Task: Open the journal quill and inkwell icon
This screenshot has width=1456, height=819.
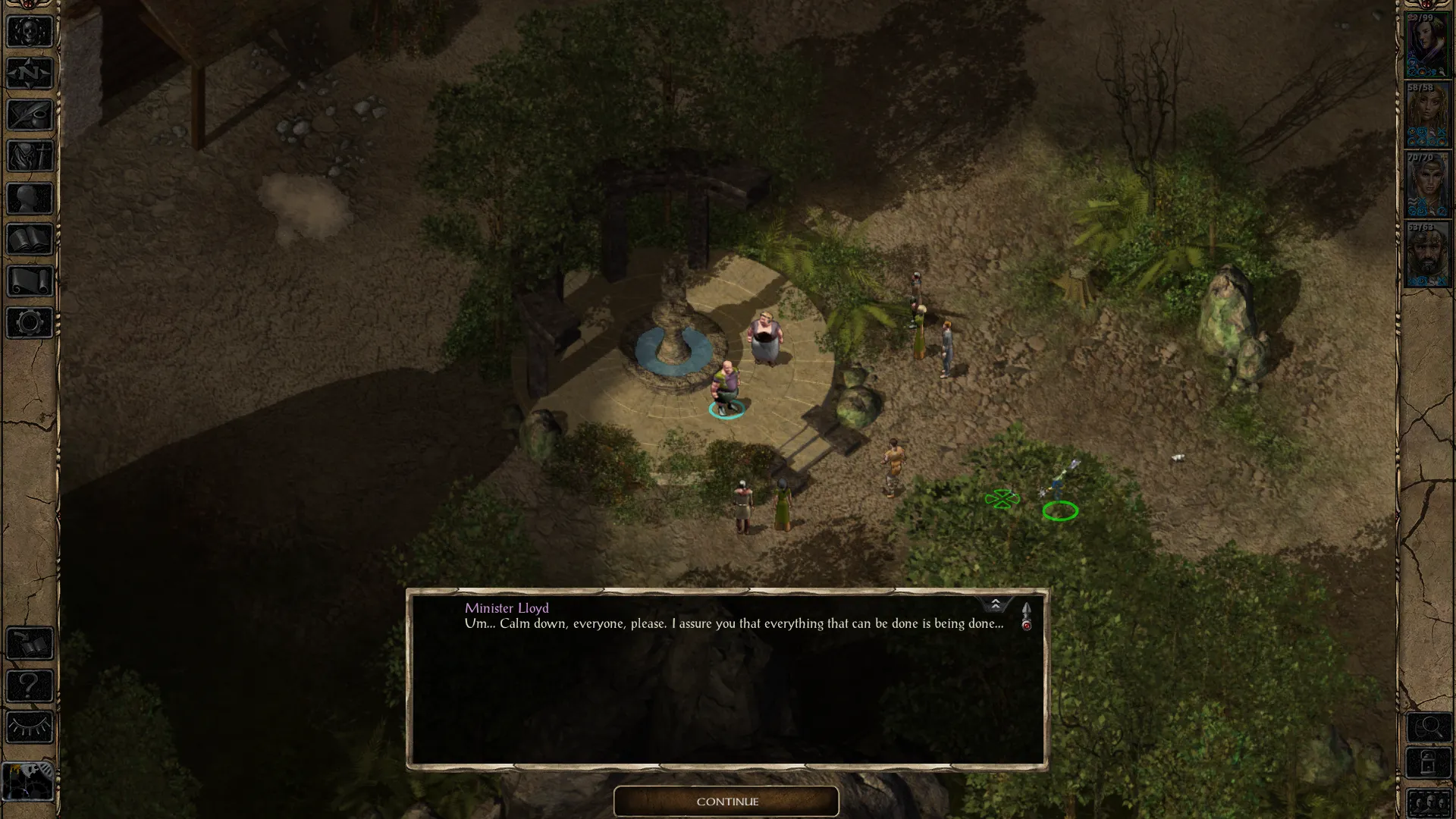Action: (x=30, y=115)
